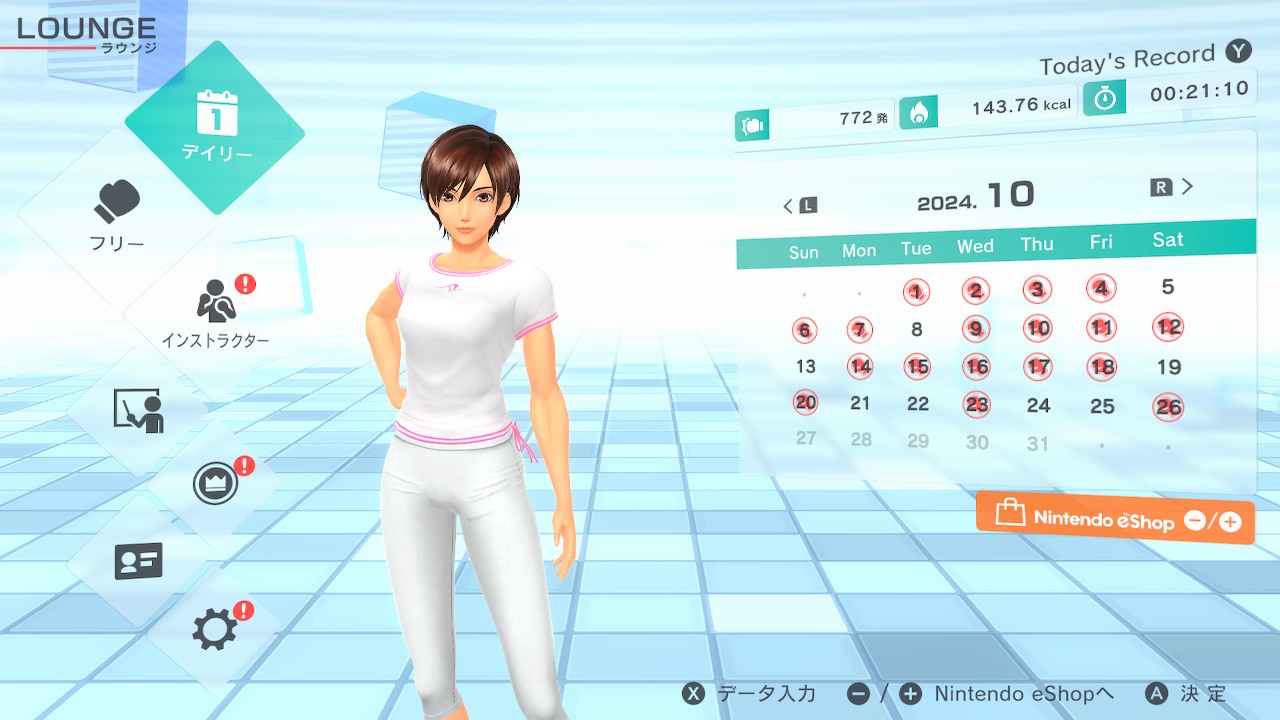
Task: Open the tutorial lesson board icon
Action: (138, 410)
